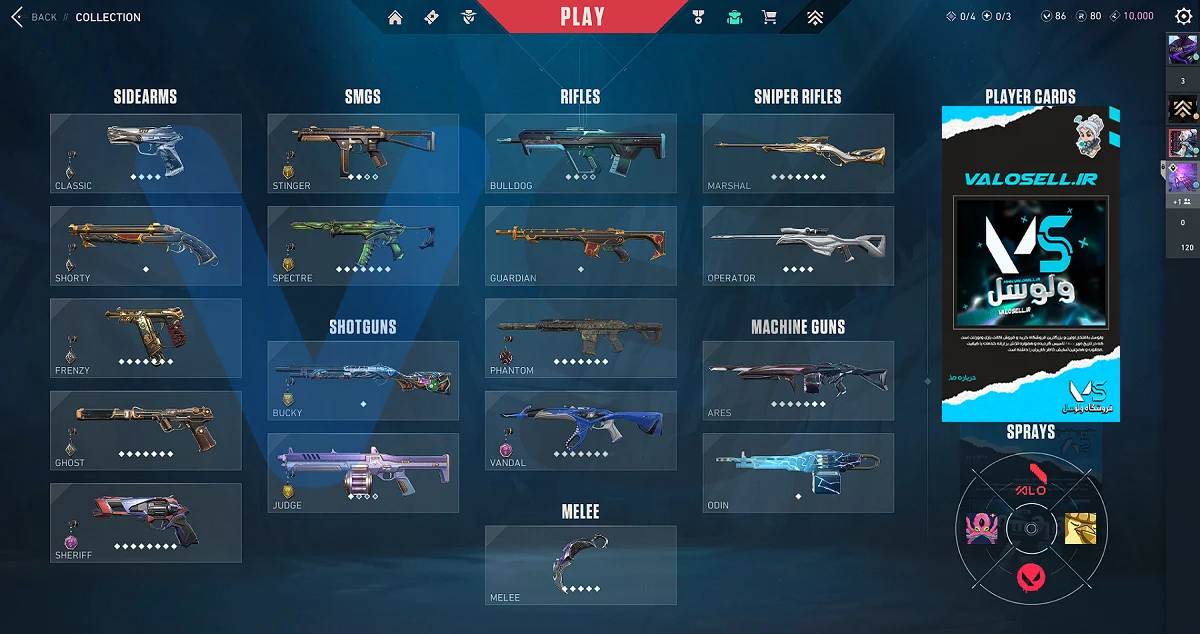The image size is (1200, 634).
Task: Hit the red PLAY button
Action: (x=582, y=17)
